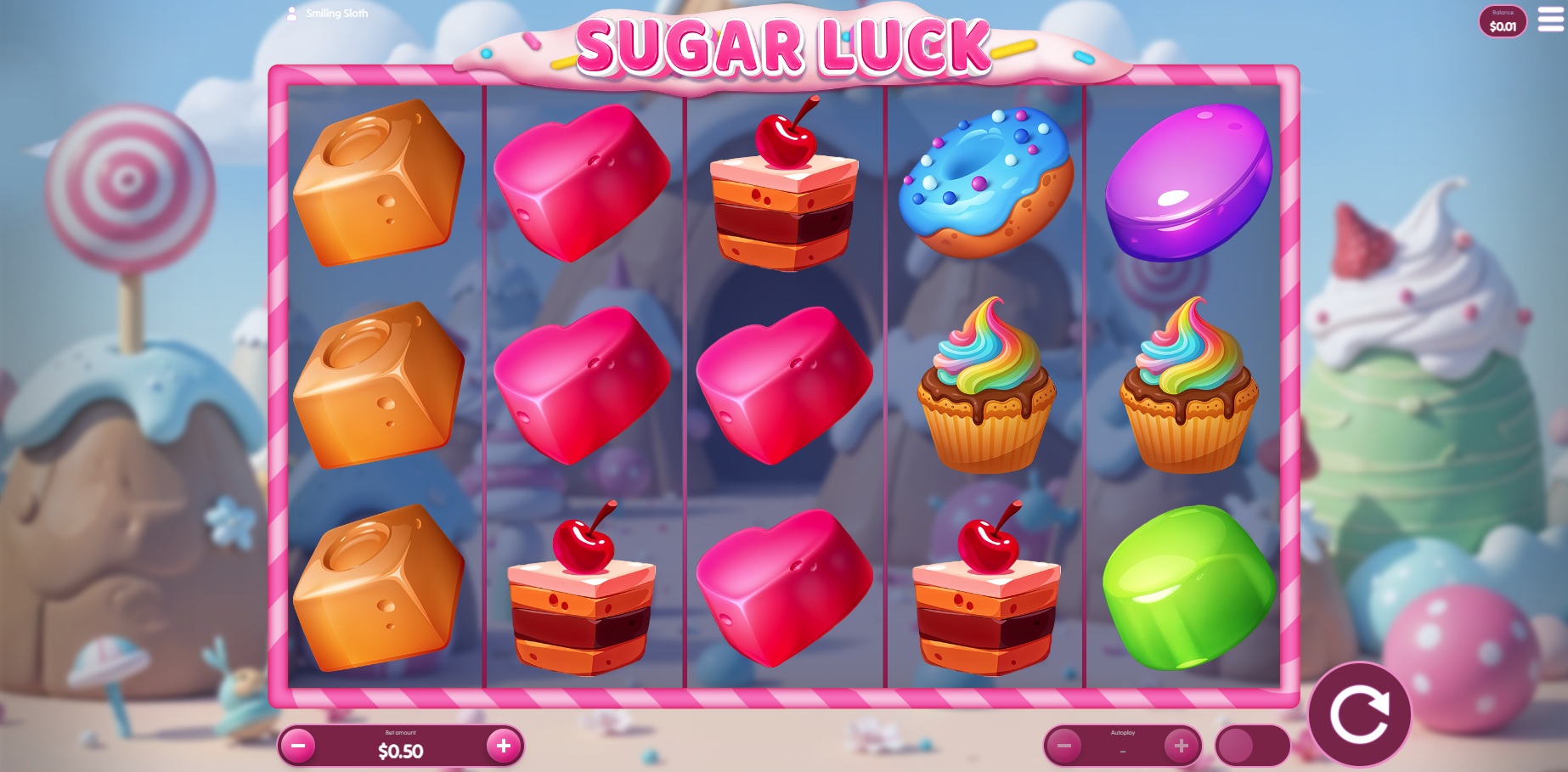Open the hamburger menu
1568x772 pixels.
(1548, 20)
